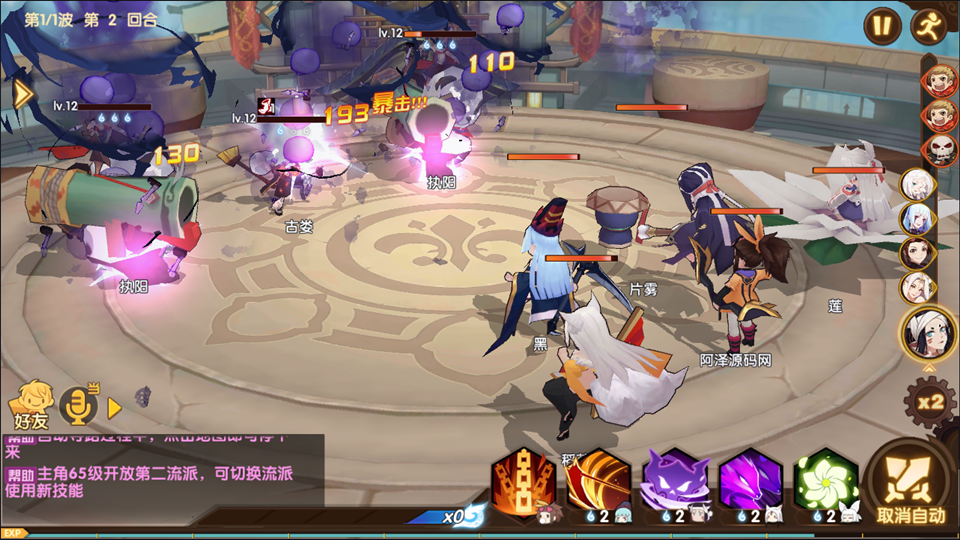Screen dimensions: 960x540
Task: Click the running figure skip button
Action: tap(929, 25)
